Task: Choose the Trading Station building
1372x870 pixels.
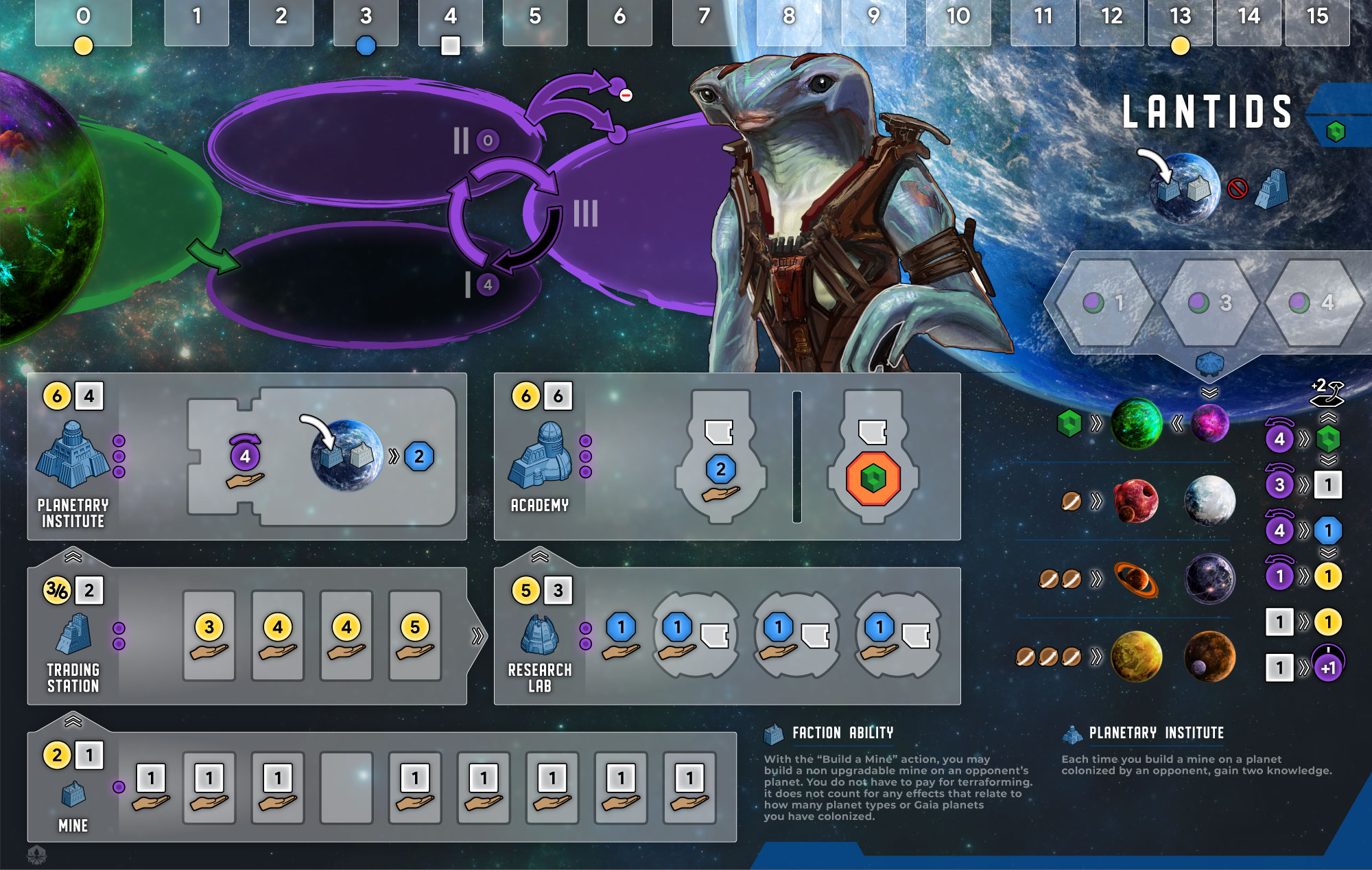Action: pyautogui.click(x=73, y=634)
